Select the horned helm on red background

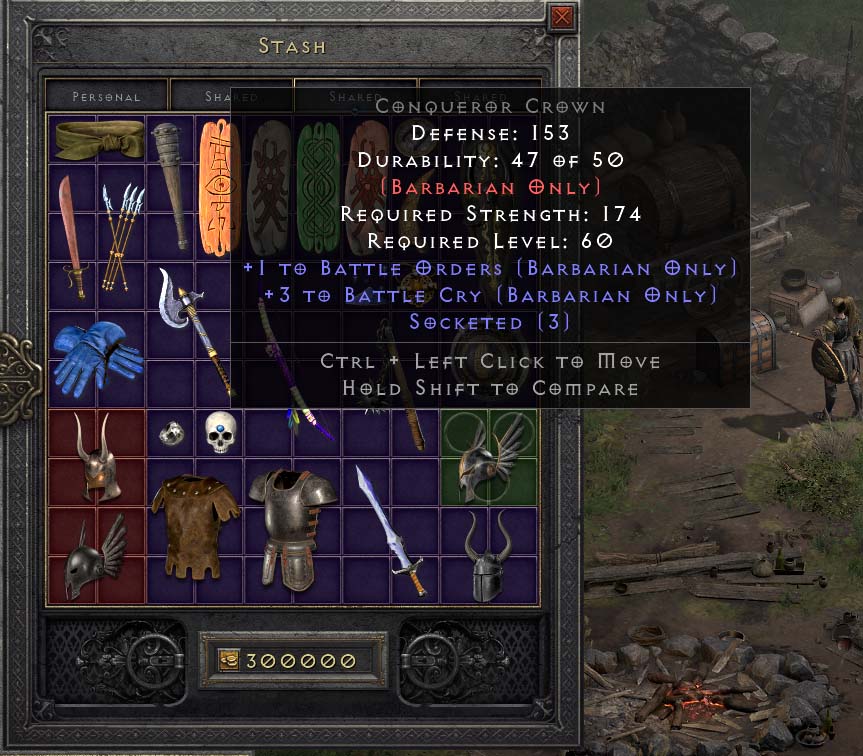tap(98, 458)
